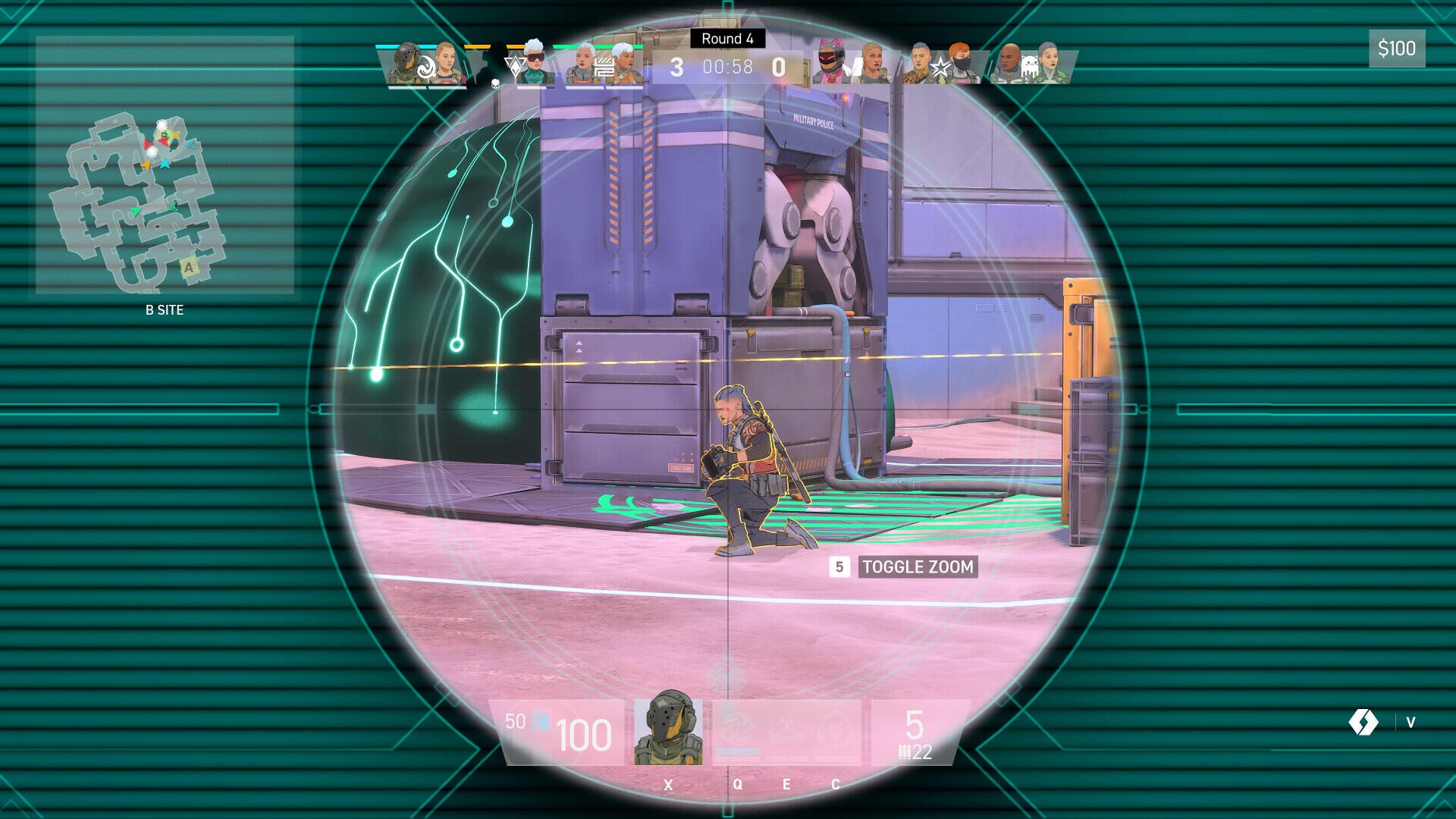
Task: Click the round timer showing 00:58
Action: [726, 67]
